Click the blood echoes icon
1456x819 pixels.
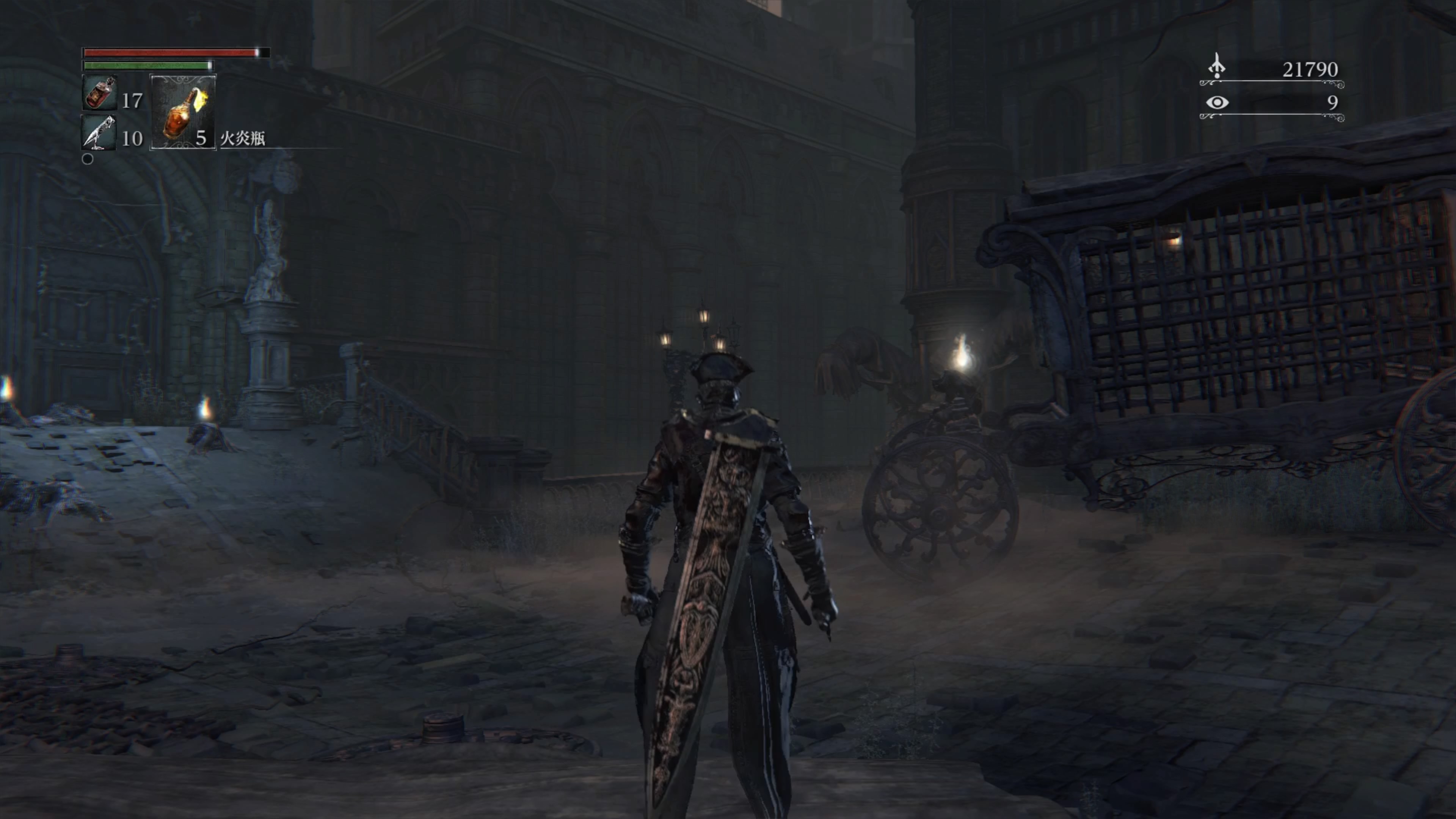coord(1216,66)
